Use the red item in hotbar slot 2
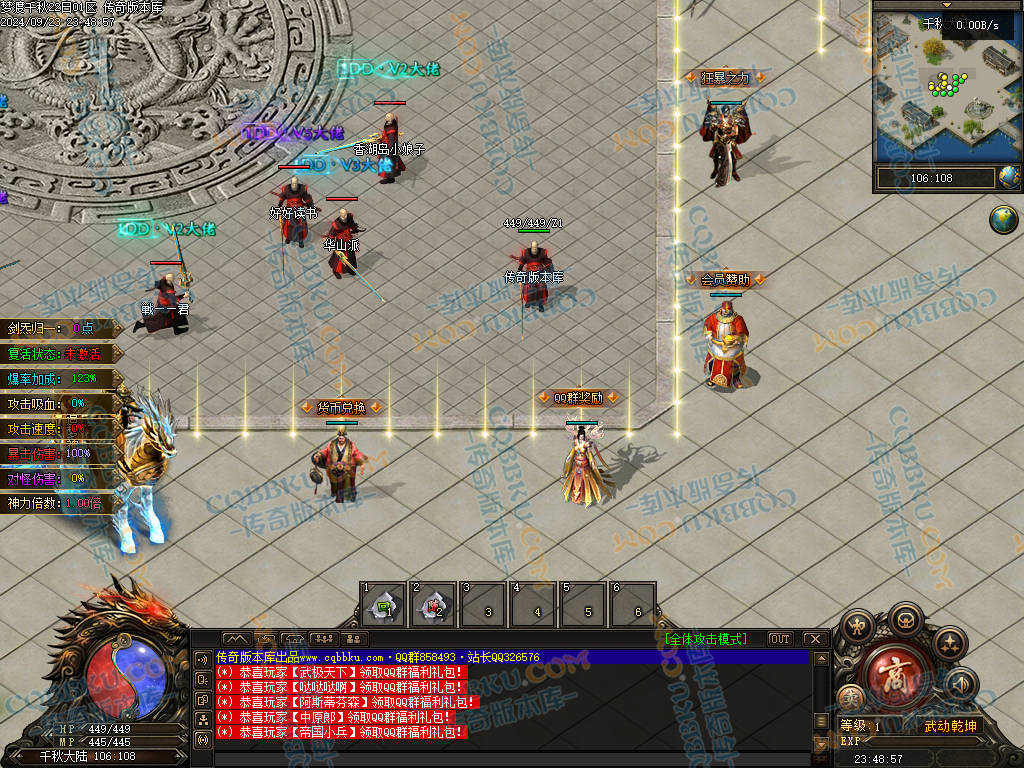1024x768 pixels. tap(433, 604)
